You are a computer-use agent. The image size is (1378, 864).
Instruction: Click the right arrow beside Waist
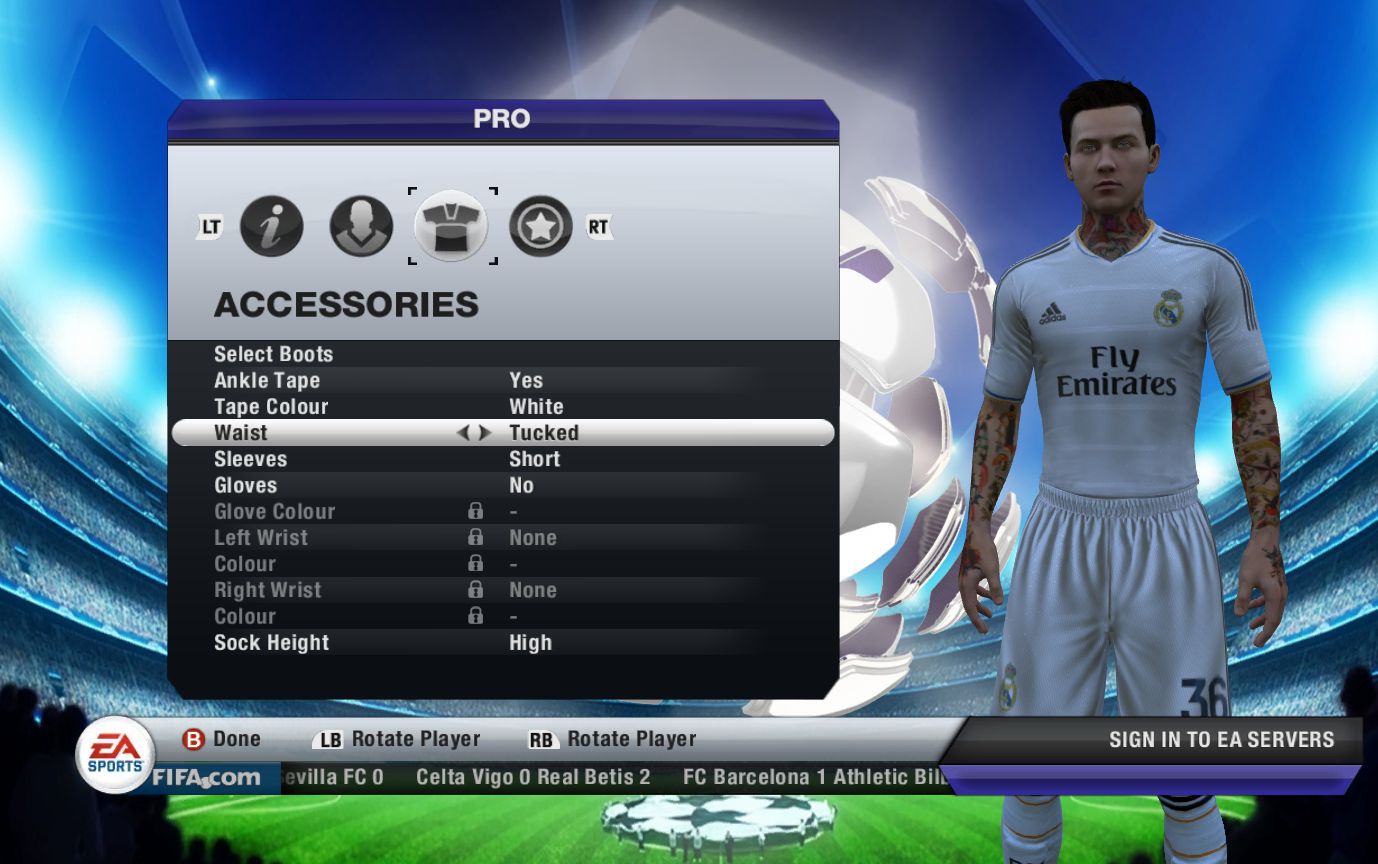coord(485,433)
